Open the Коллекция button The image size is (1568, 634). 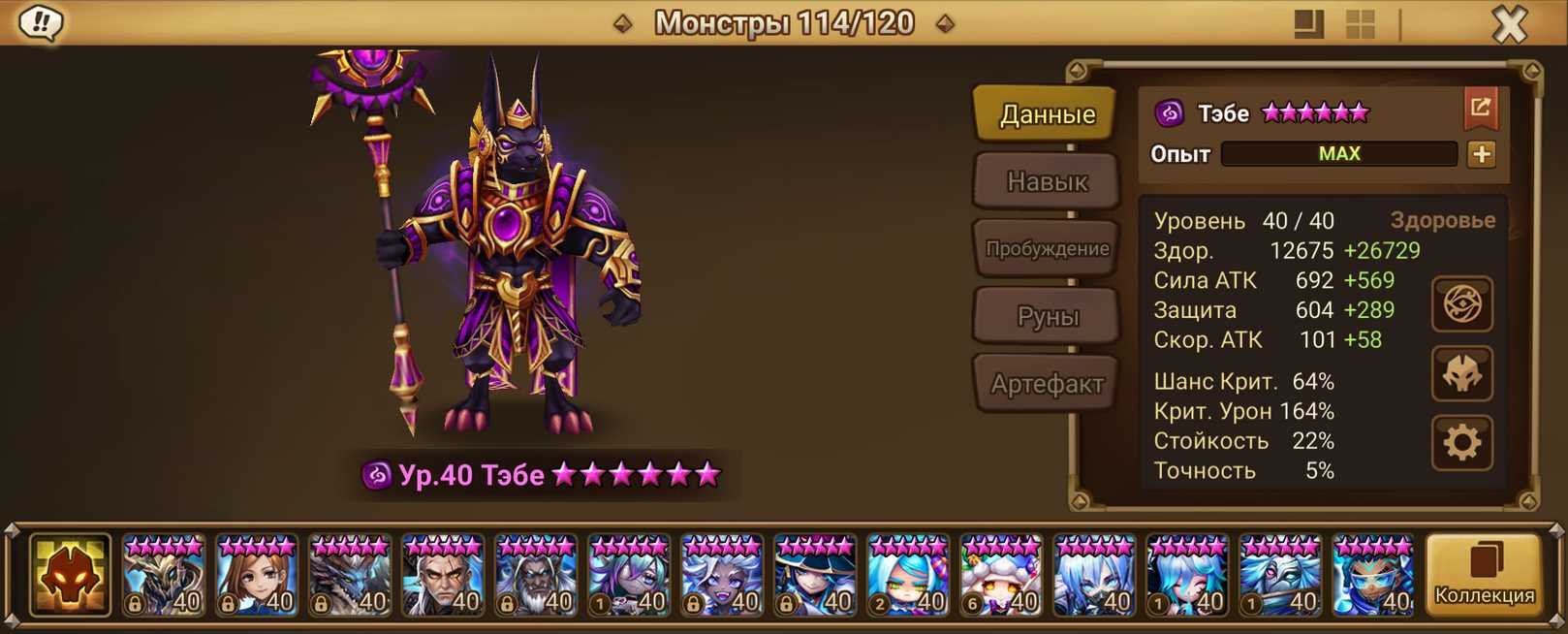1484,576
